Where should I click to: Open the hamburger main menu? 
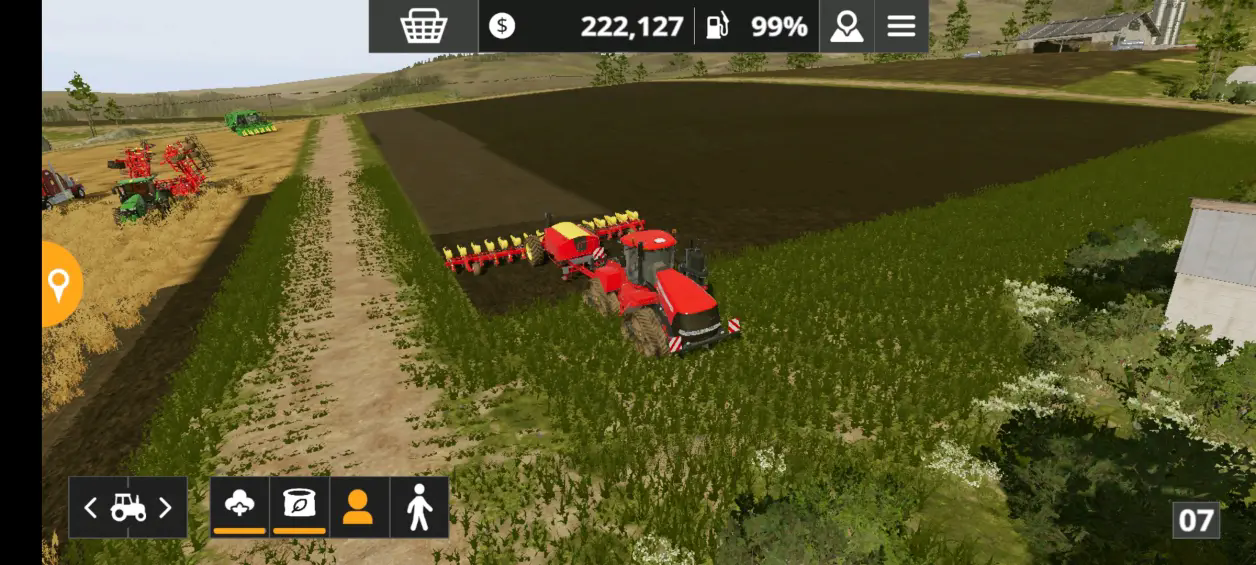(901, 26)
